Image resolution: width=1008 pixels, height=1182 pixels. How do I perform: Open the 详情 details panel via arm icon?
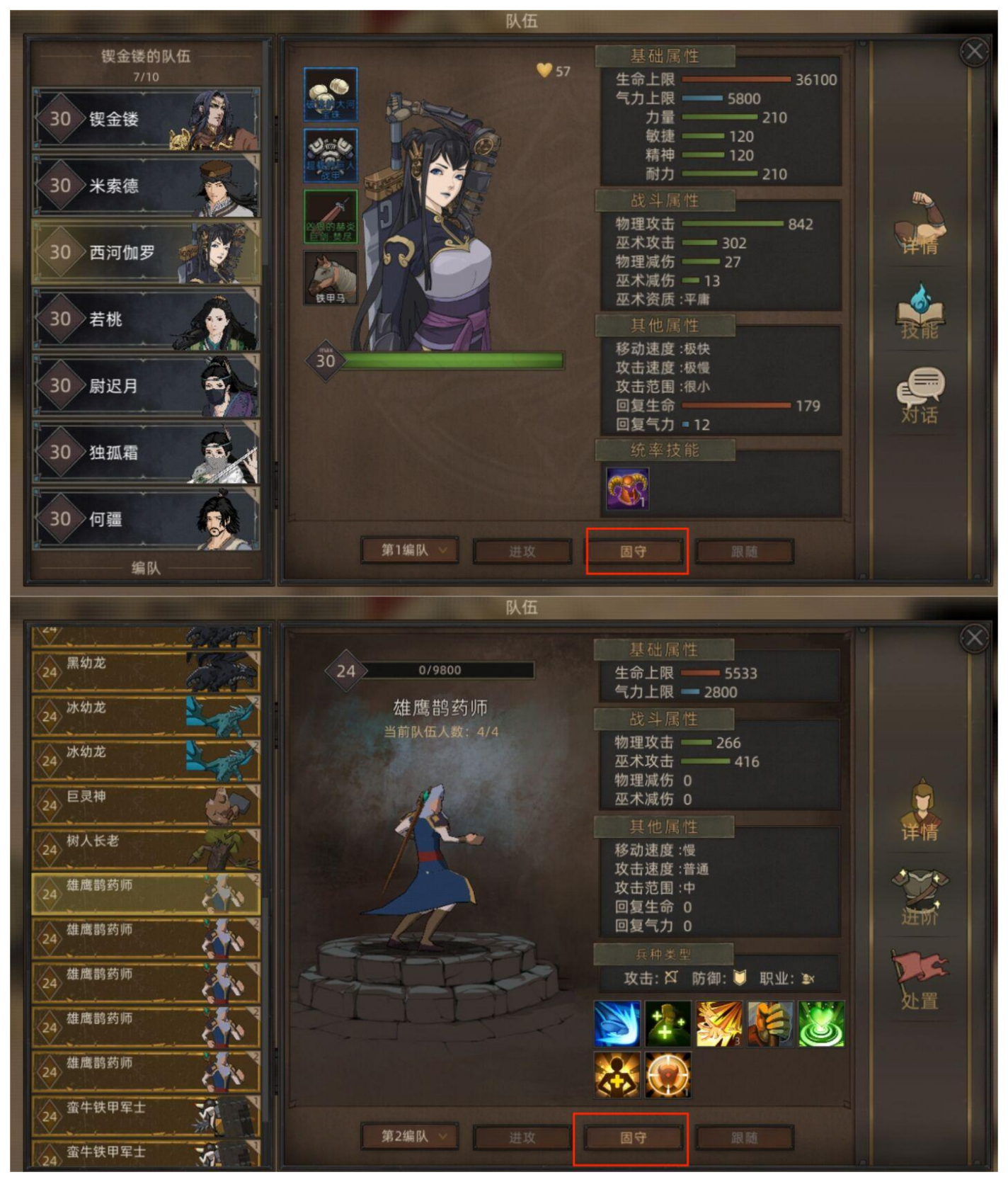click(x=920, y=234)
